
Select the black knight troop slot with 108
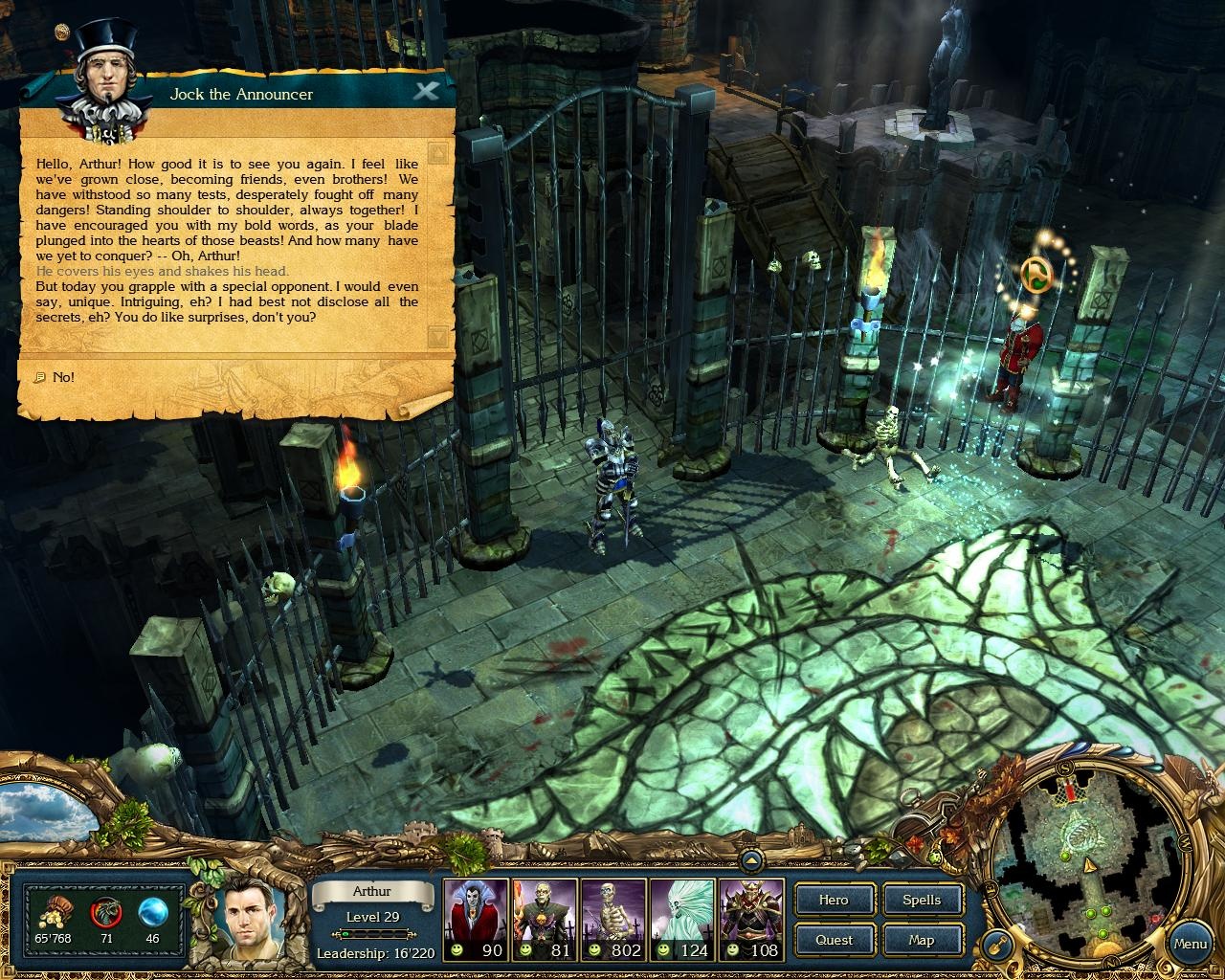coord(751,914)
